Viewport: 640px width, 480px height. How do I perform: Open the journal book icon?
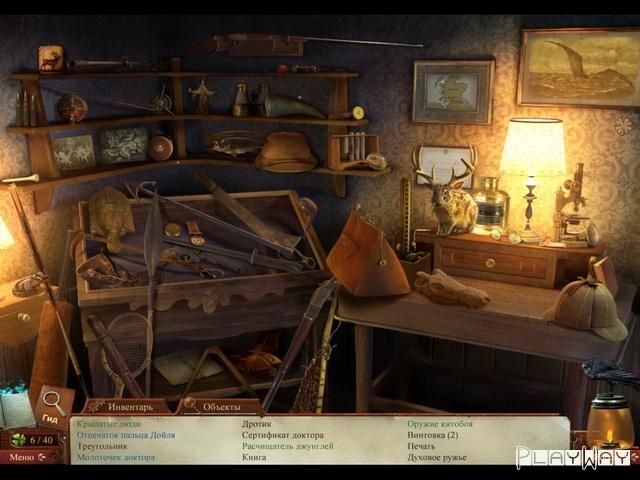tap(17, 410)
